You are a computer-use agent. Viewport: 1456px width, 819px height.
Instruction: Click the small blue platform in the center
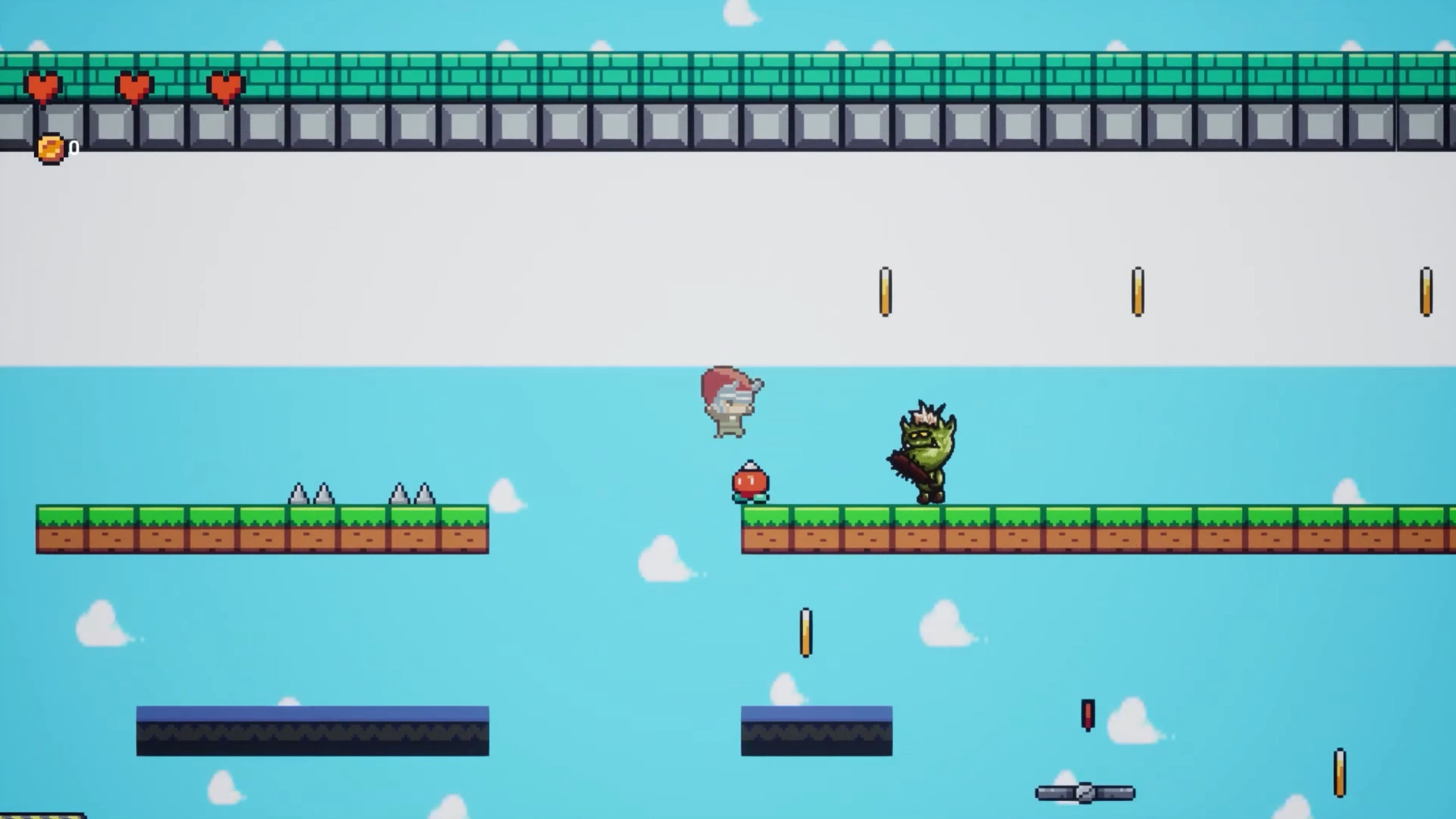click(x=816, y=731)
